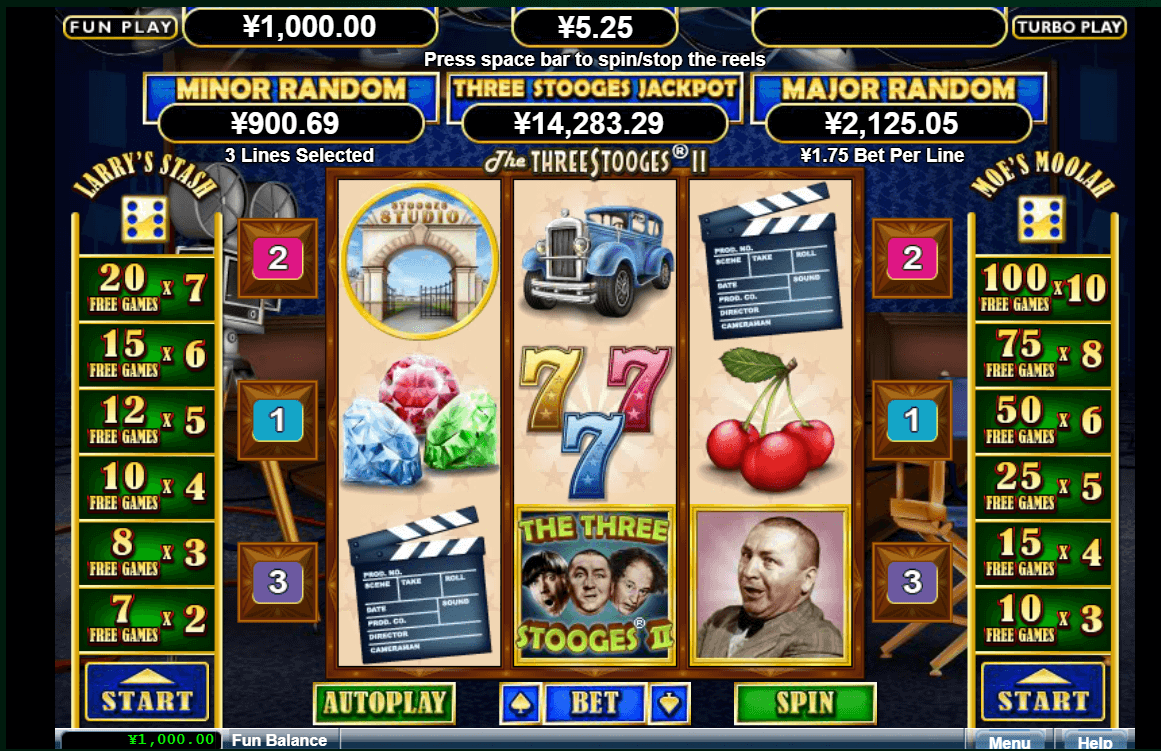Viewport: 1161px width, 751px height.
Task: Toggle the FUN PLAY button
Action: click(120, 27)
